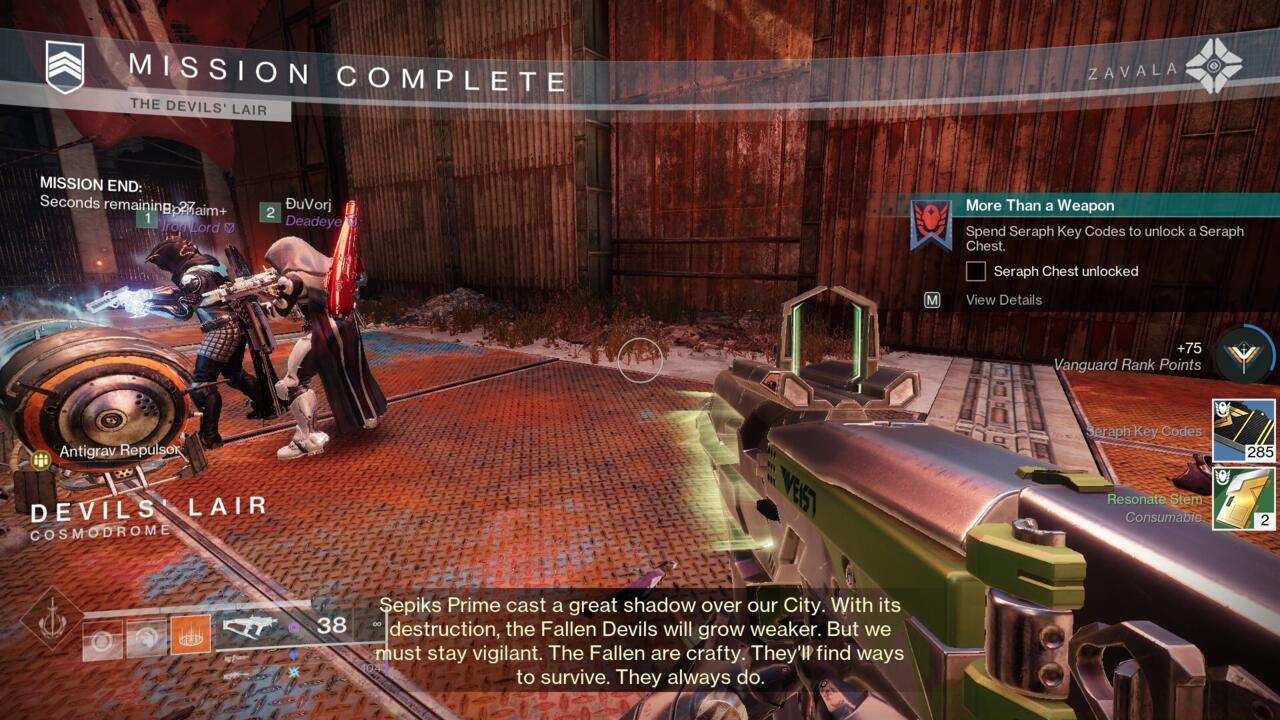The height and width of the screenshot is (720, 1280).
Task: Click View Details under the quest description
Action: (1005, 300)
